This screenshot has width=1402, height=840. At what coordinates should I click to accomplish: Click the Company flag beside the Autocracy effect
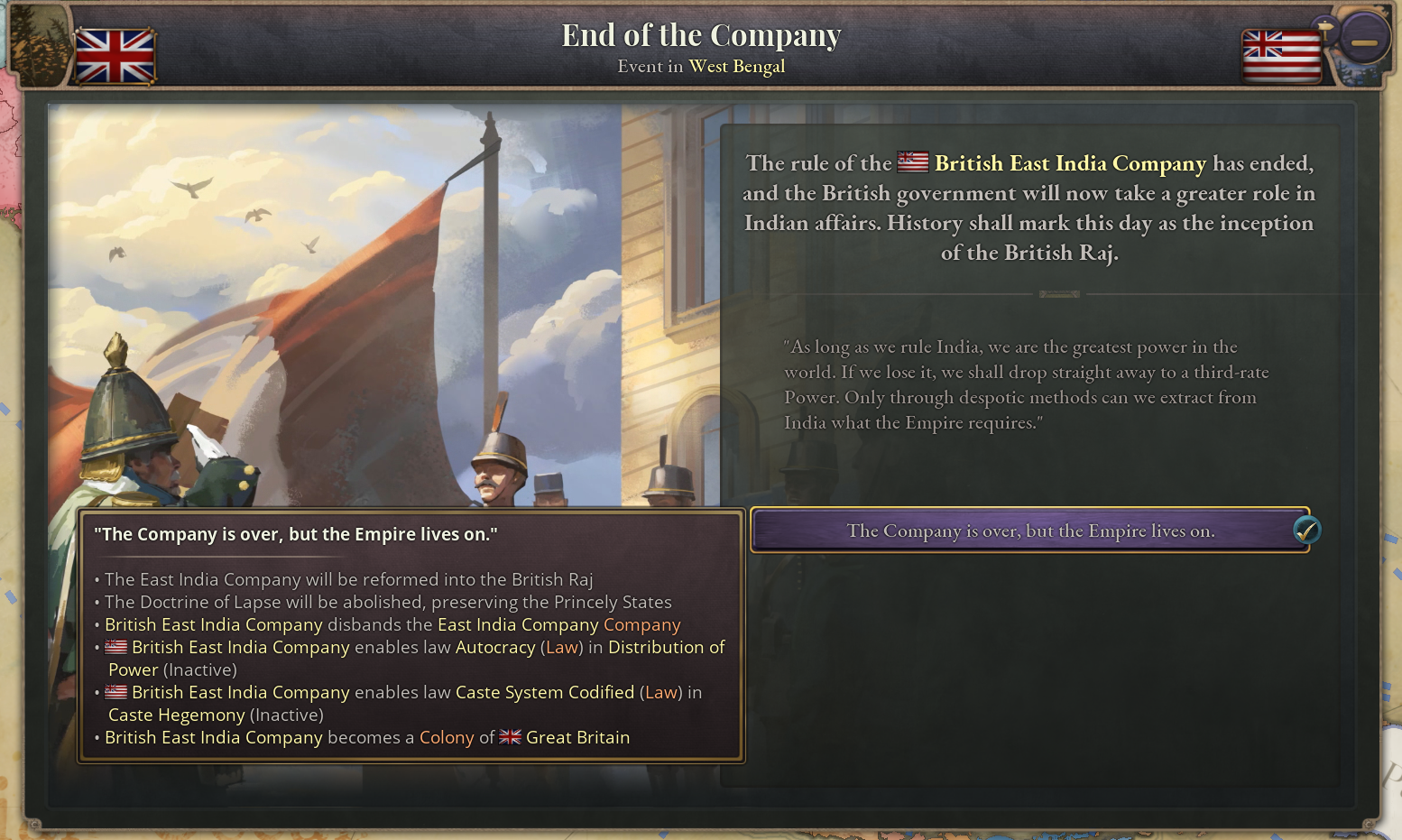[115, 646]
